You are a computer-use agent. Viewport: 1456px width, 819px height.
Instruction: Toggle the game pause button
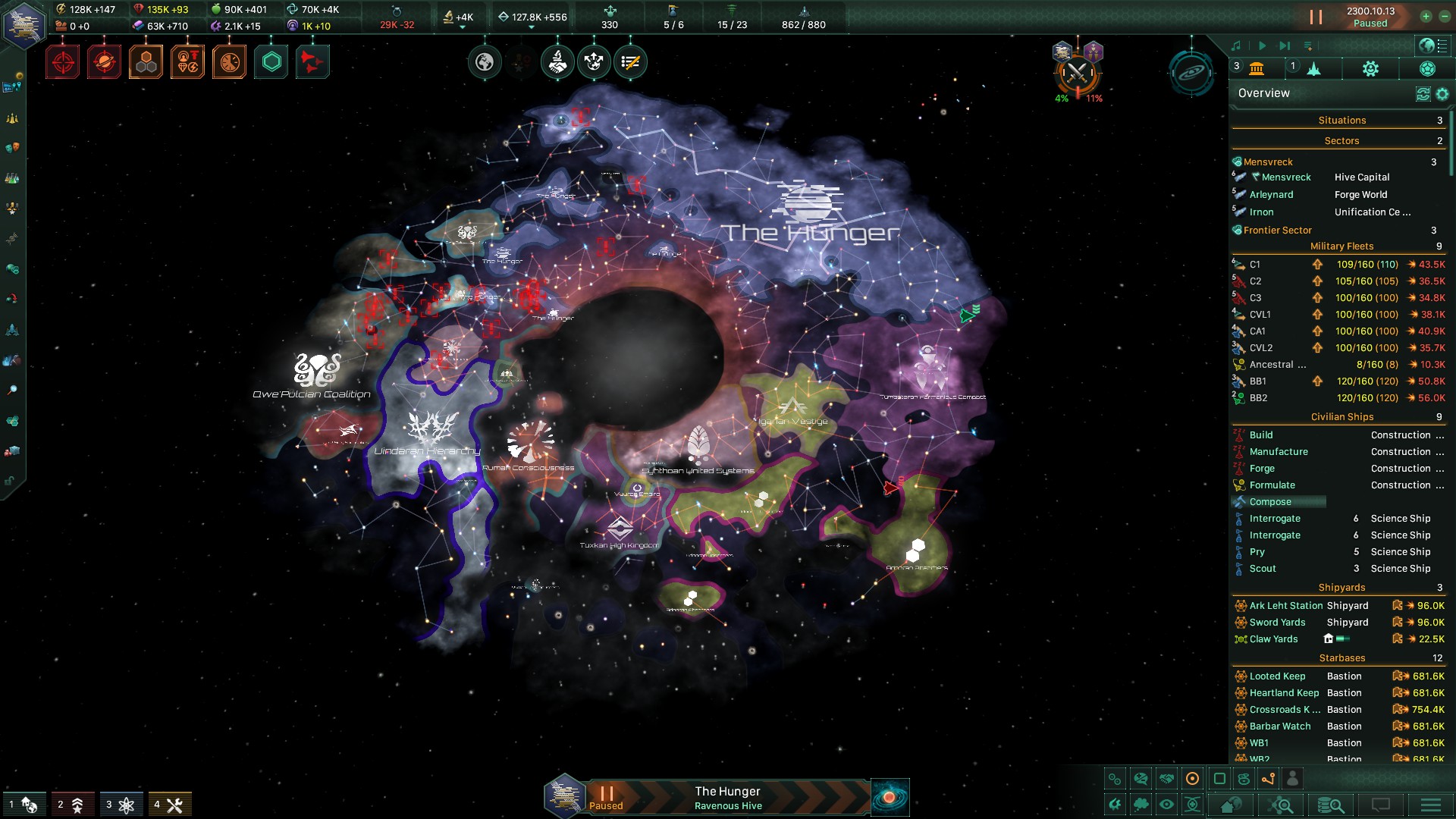pyautogui.click(x=1316, y=17)
